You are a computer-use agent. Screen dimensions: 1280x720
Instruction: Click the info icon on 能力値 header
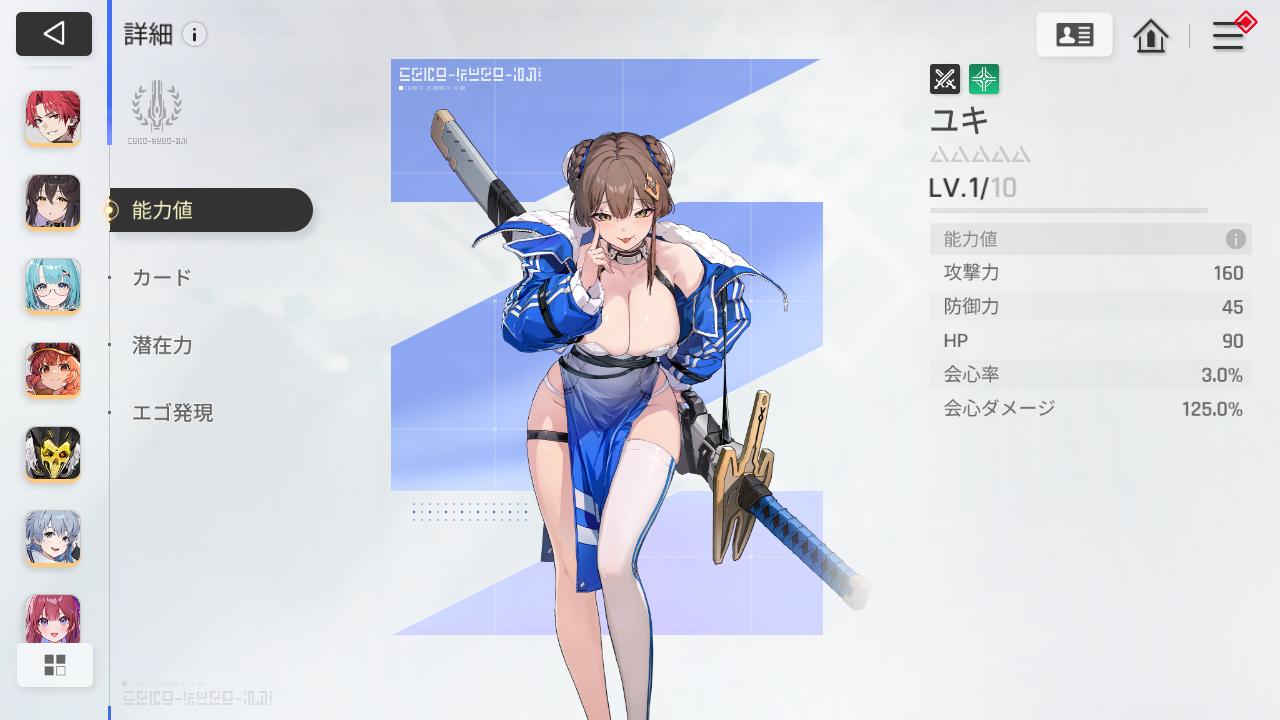1236,239
